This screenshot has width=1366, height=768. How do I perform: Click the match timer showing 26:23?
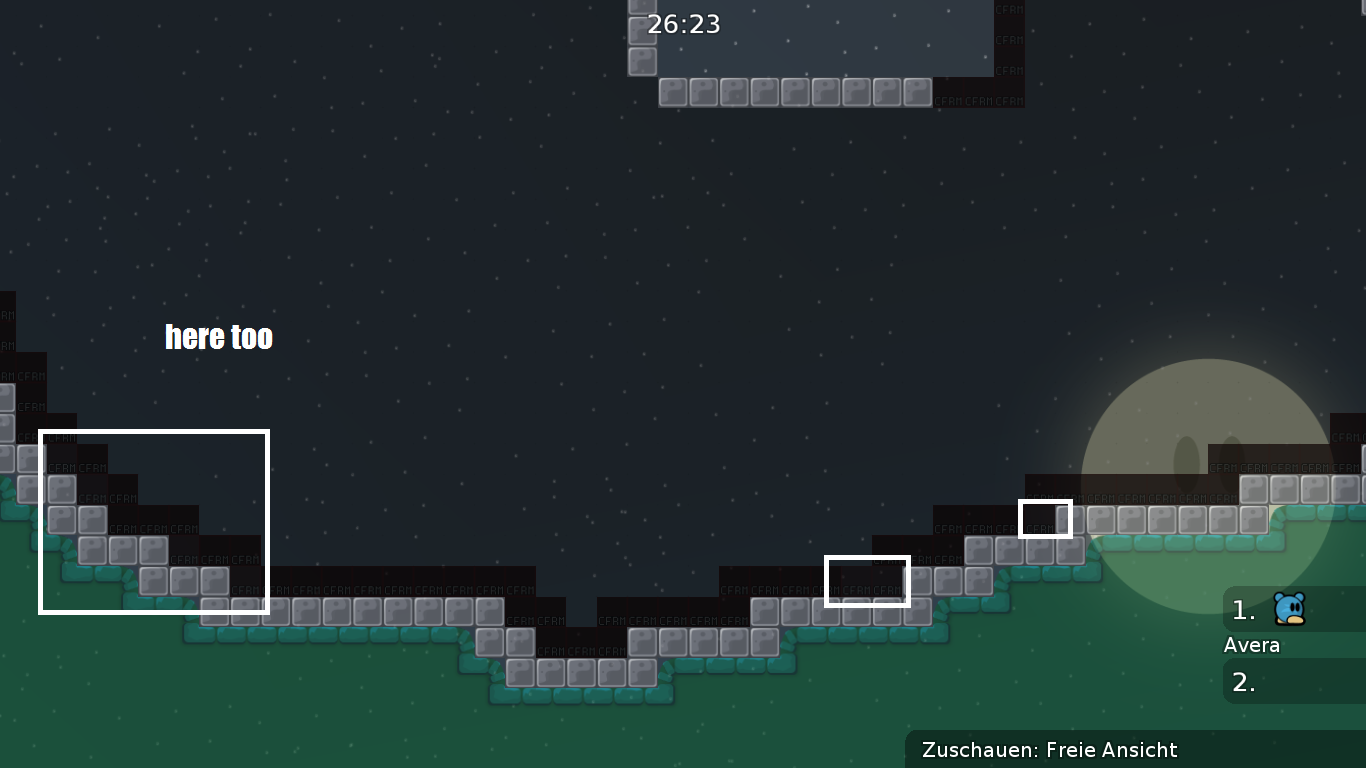tap(684, 24)
